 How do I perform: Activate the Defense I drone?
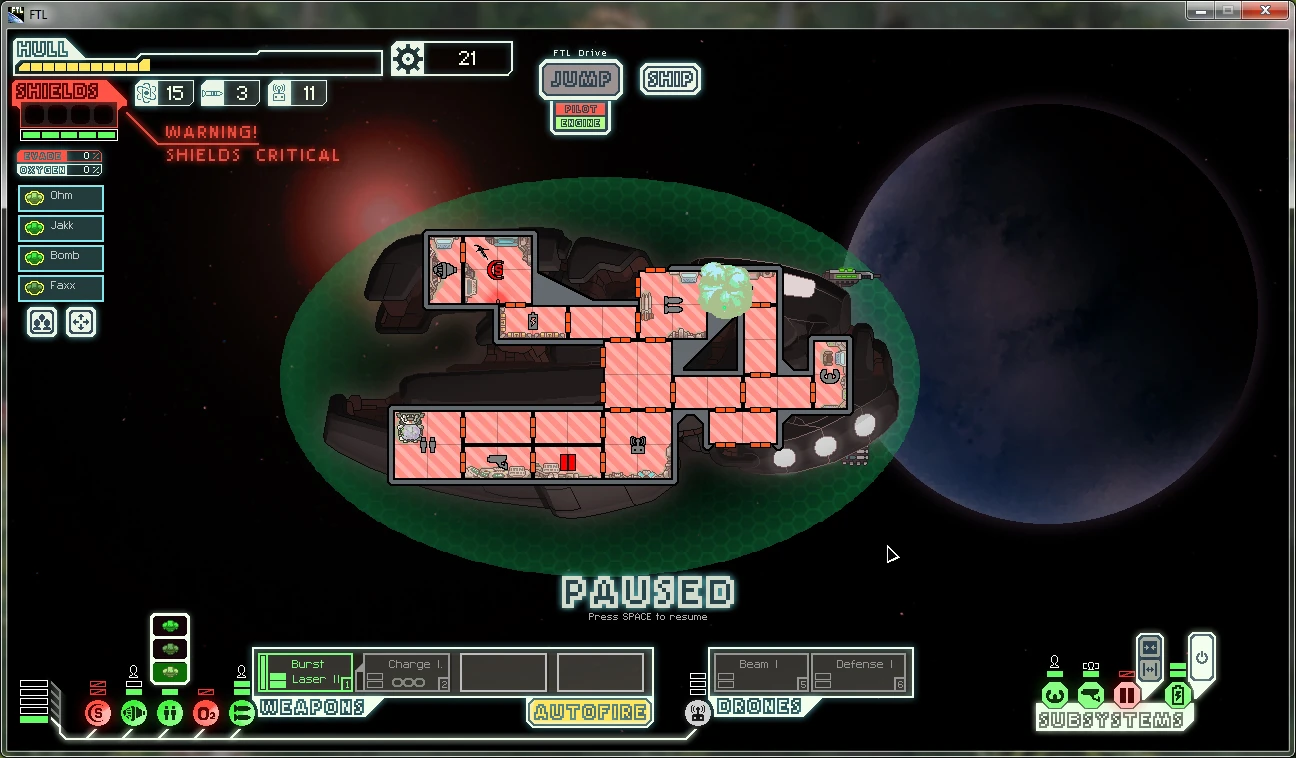[x=859, y=672]
